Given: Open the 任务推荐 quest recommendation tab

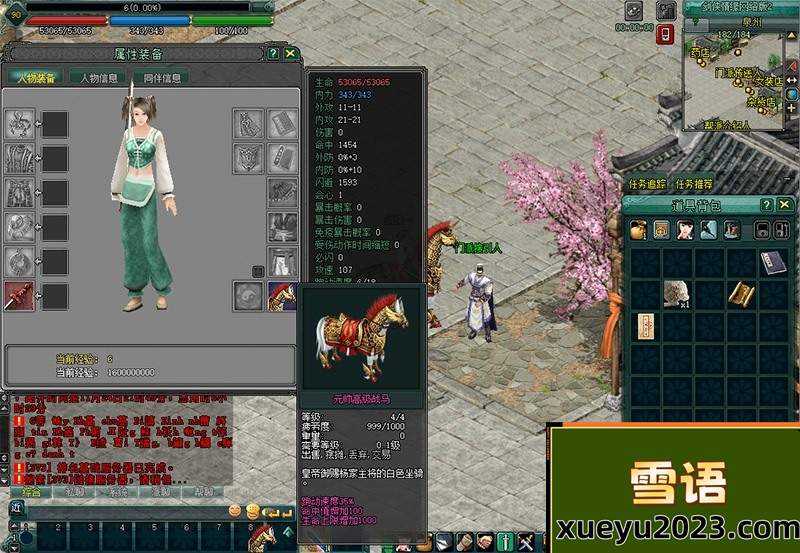Looking at the screenshot, I should [695, 184].
